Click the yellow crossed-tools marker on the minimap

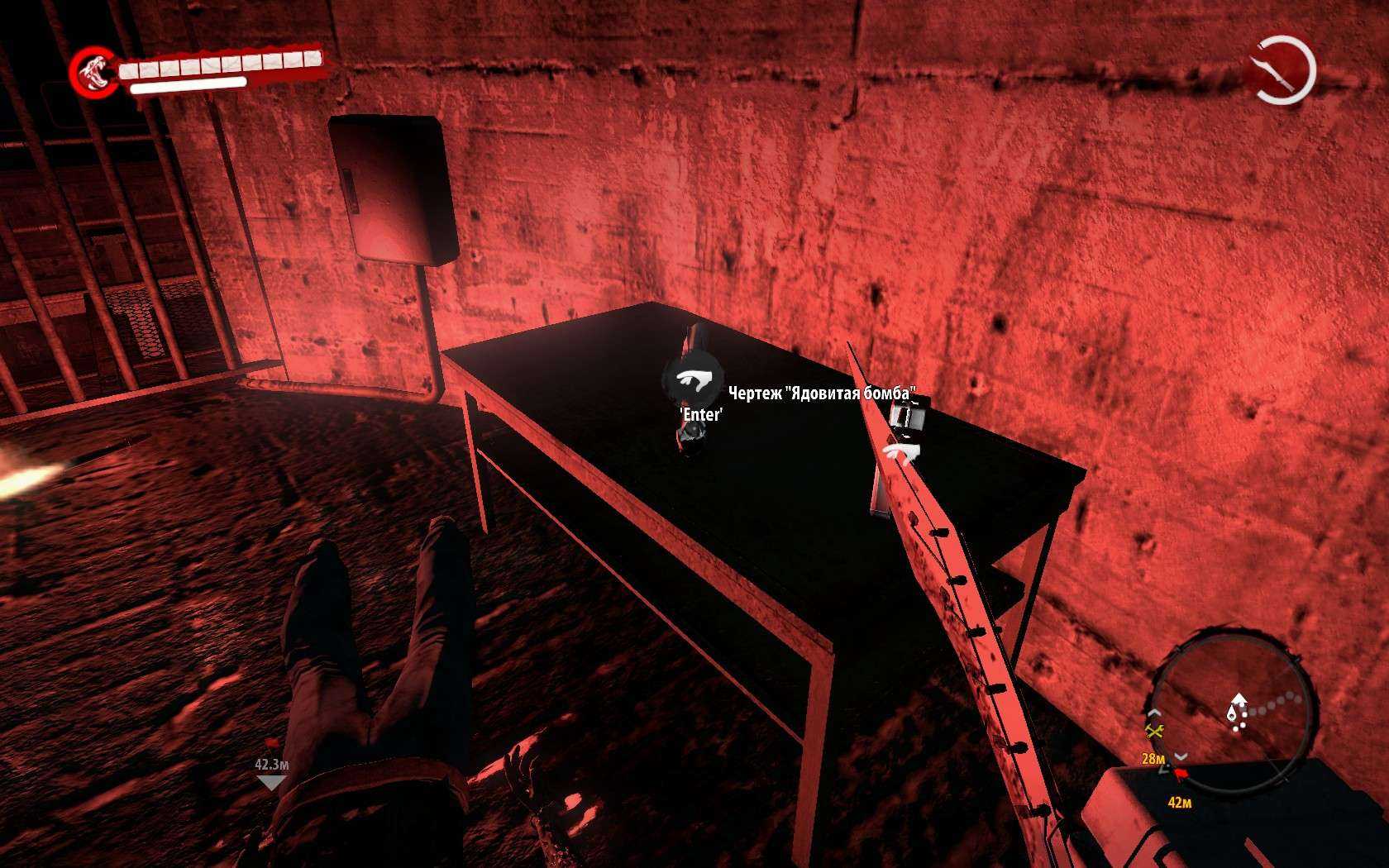pos(1155,730)
